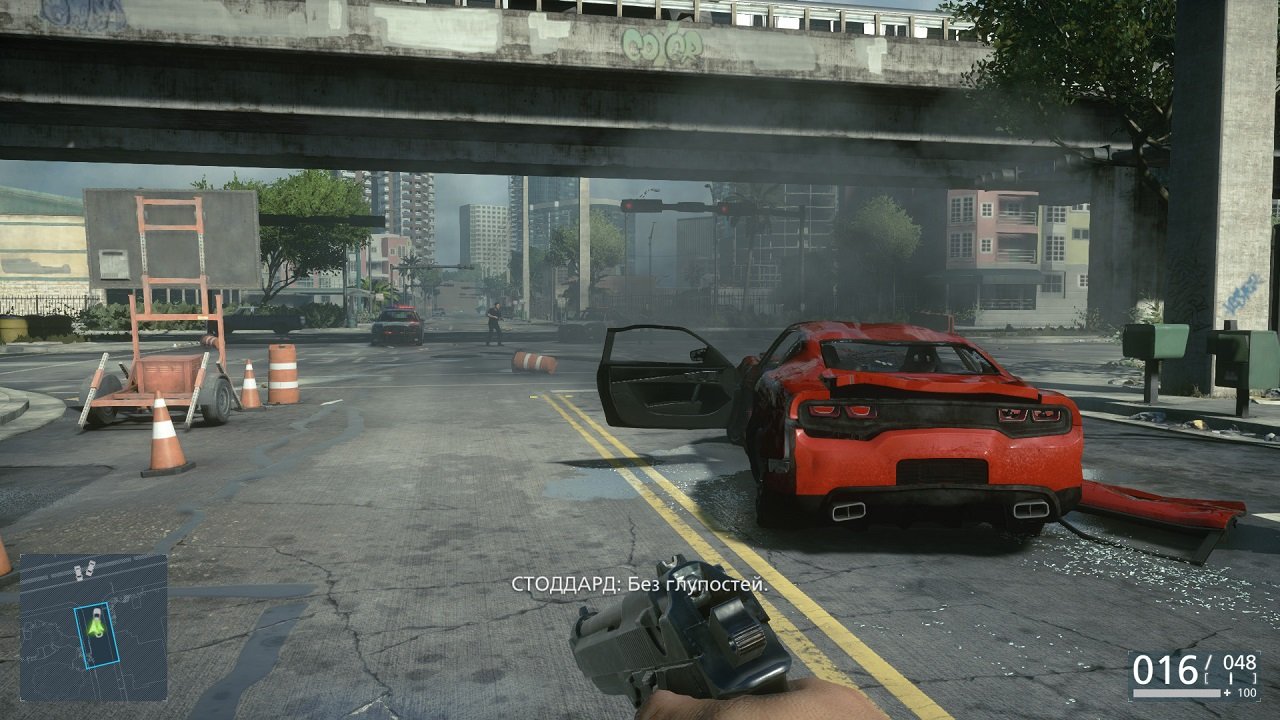The image size is (1280, 720).
Task: Select the 048 reserve ammo readout
Action: click(x=1240, y=663)
